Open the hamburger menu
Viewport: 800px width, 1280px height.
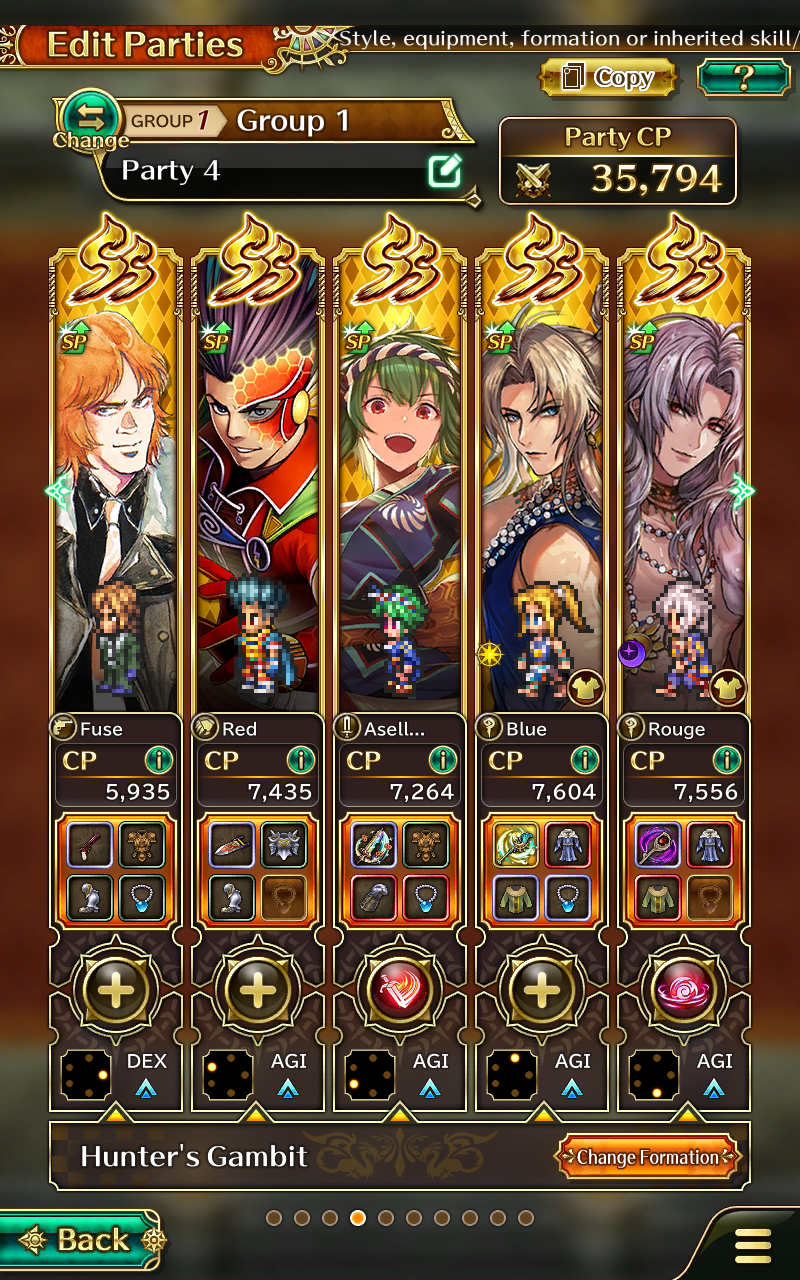(752, 1245)
